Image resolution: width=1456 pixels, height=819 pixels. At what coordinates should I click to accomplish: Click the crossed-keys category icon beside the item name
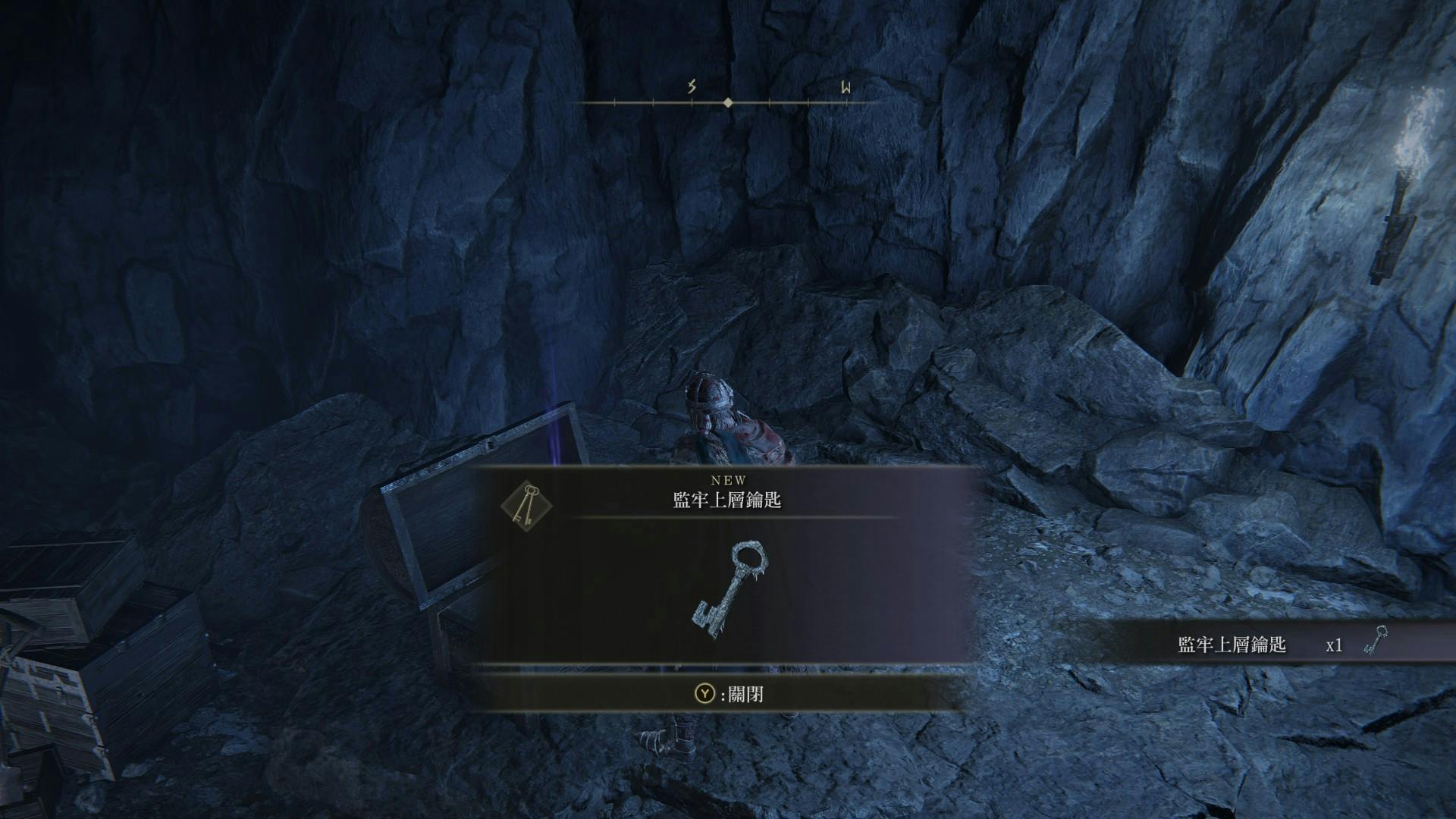pos(526,504)
